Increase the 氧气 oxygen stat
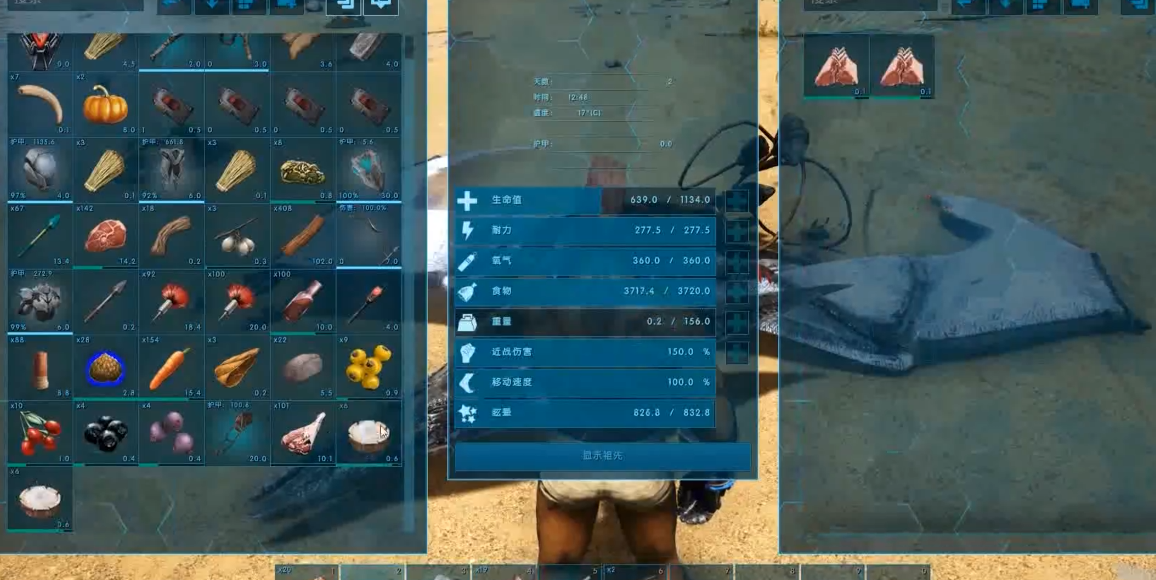The image size is (1156, 580). 737,261
